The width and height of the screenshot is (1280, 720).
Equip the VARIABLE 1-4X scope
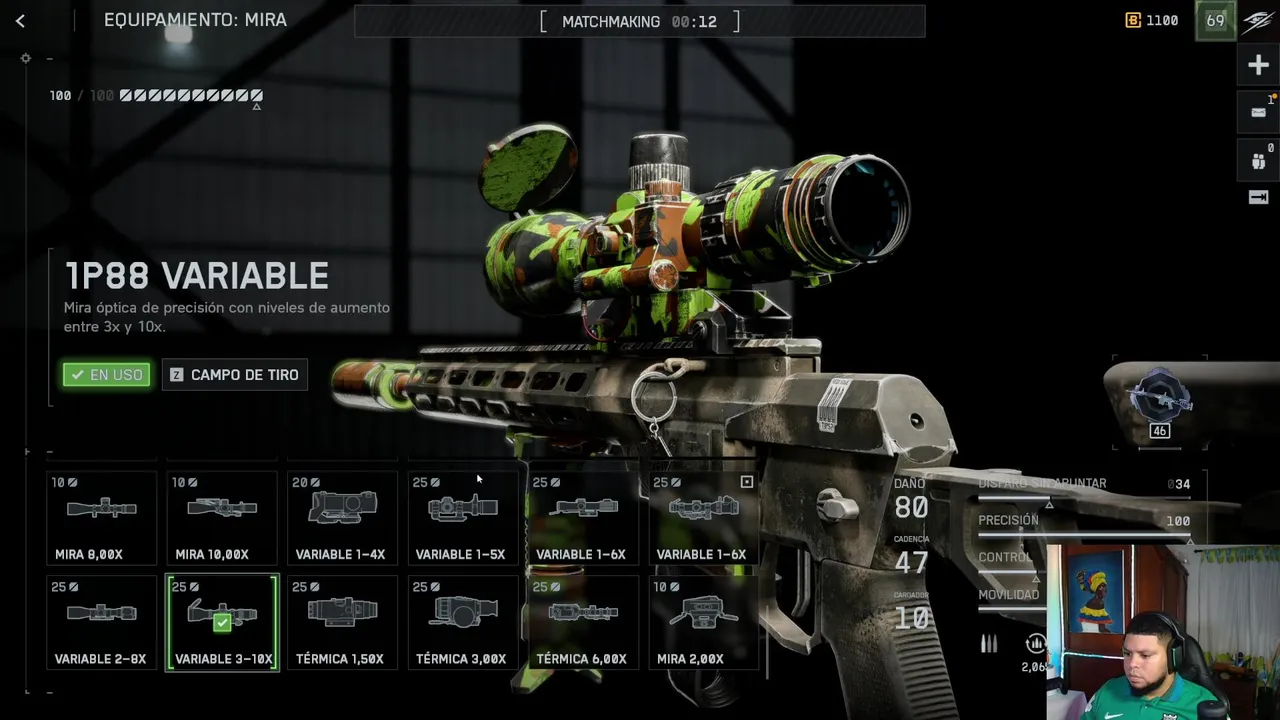[342, 518]
